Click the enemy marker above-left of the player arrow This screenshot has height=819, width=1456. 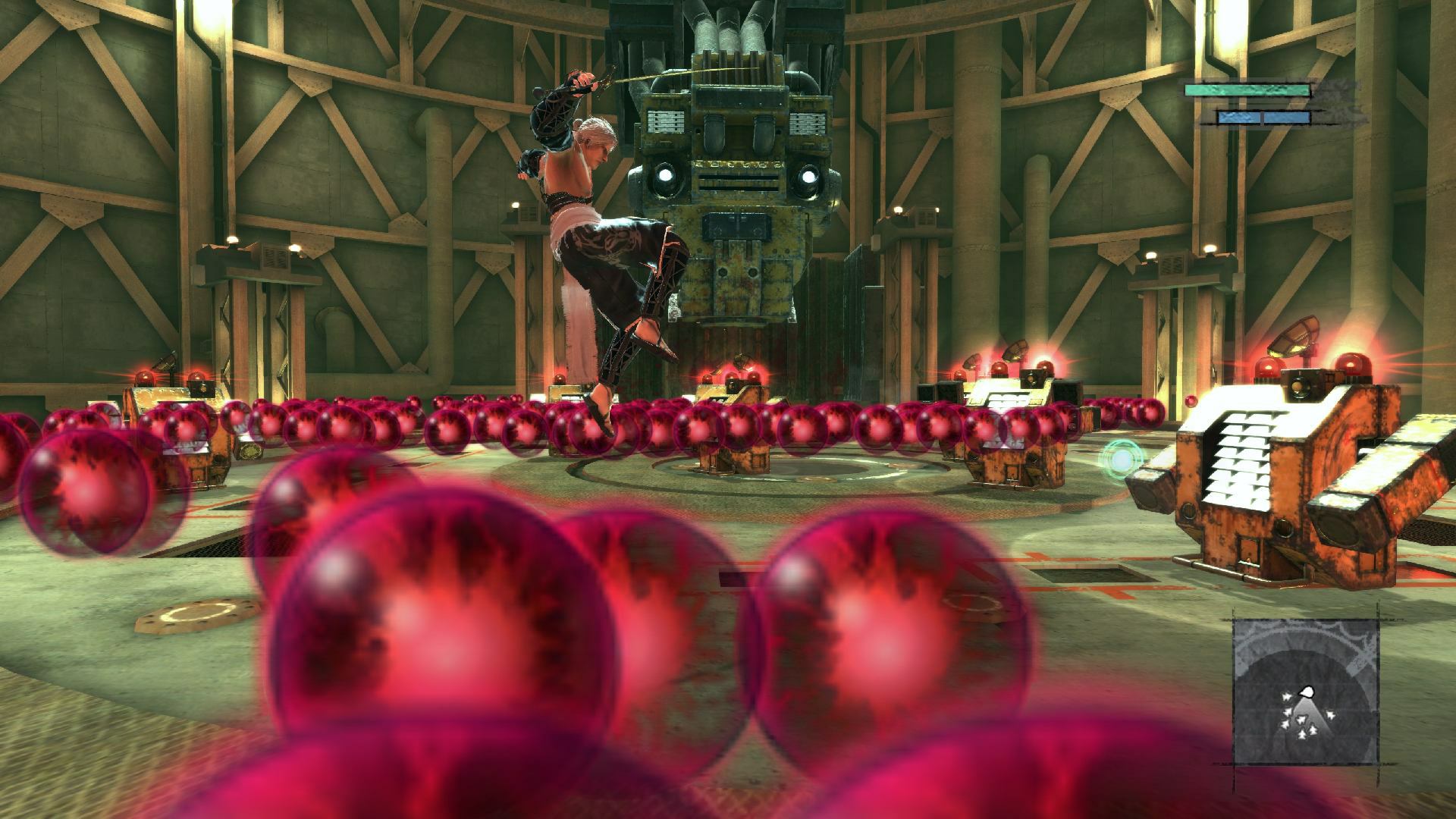click(1287, 698)
